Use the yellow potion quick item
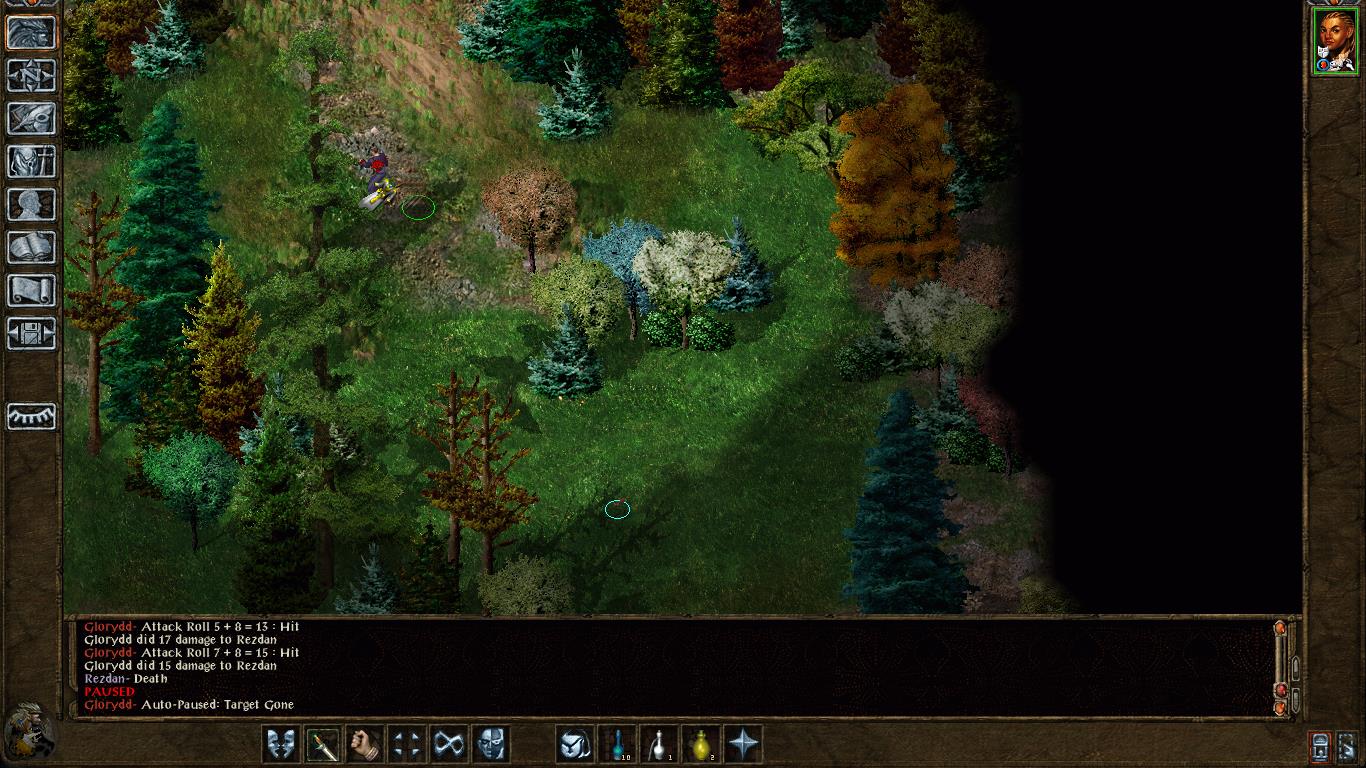Image resolution: width=1366 pixels, height=768 pixels. click(701, 744)
